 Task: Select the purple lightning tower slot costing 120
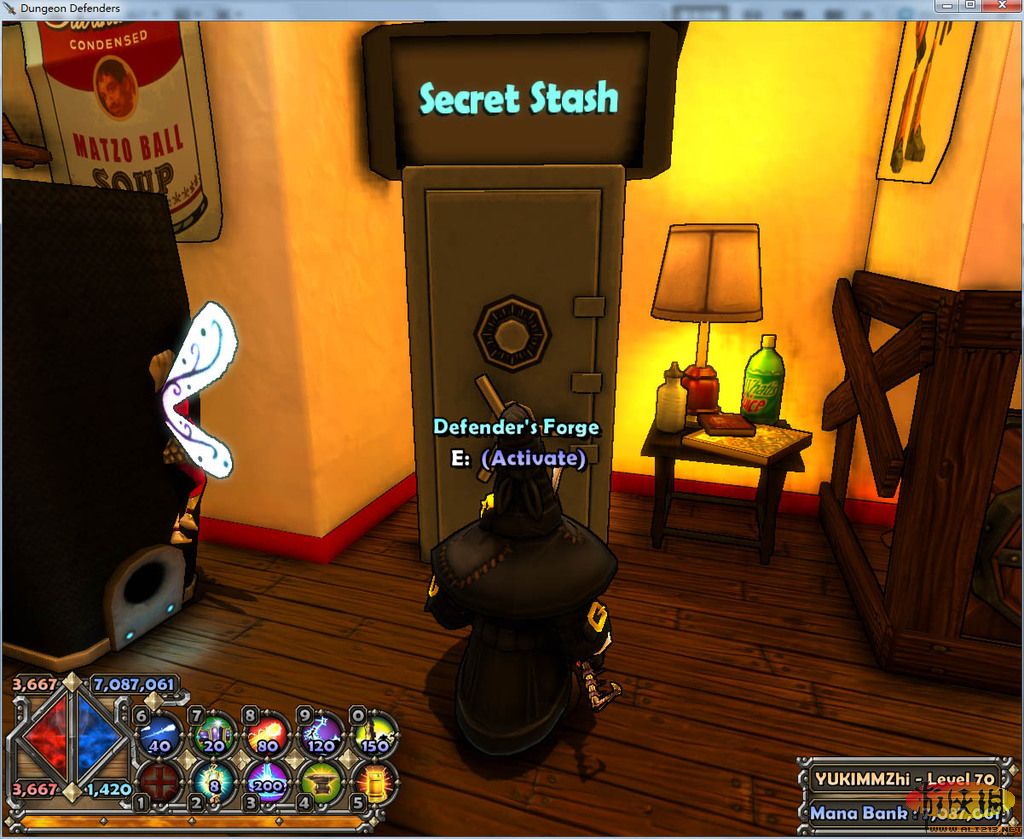(320, 735)
